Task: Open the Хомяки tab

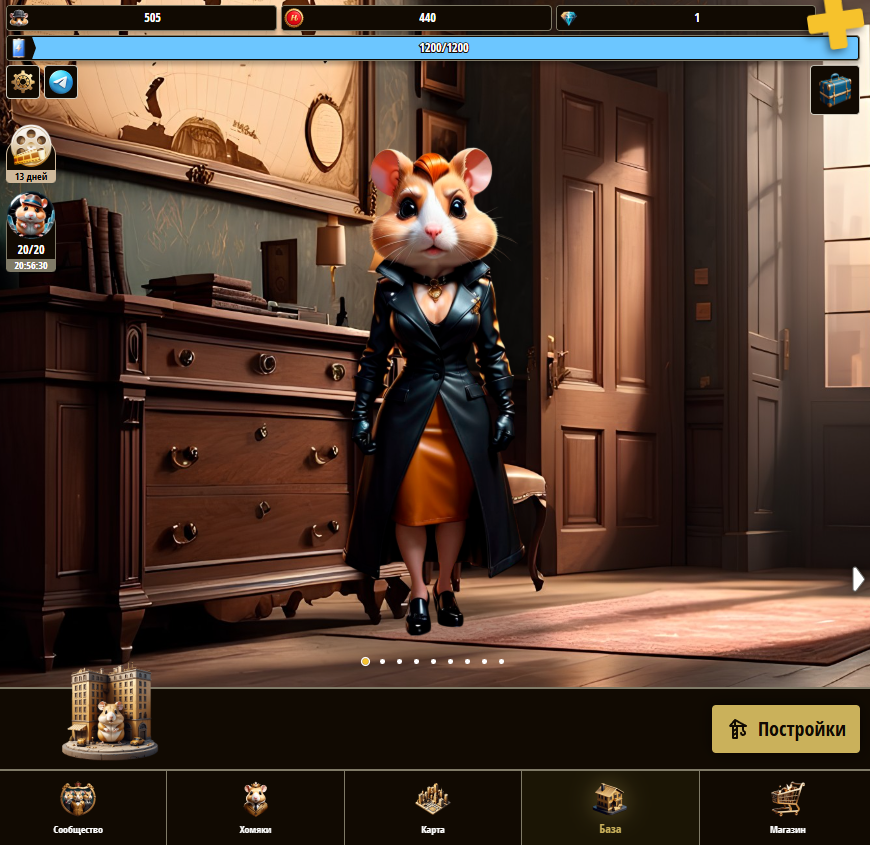Action: point(256,808)
